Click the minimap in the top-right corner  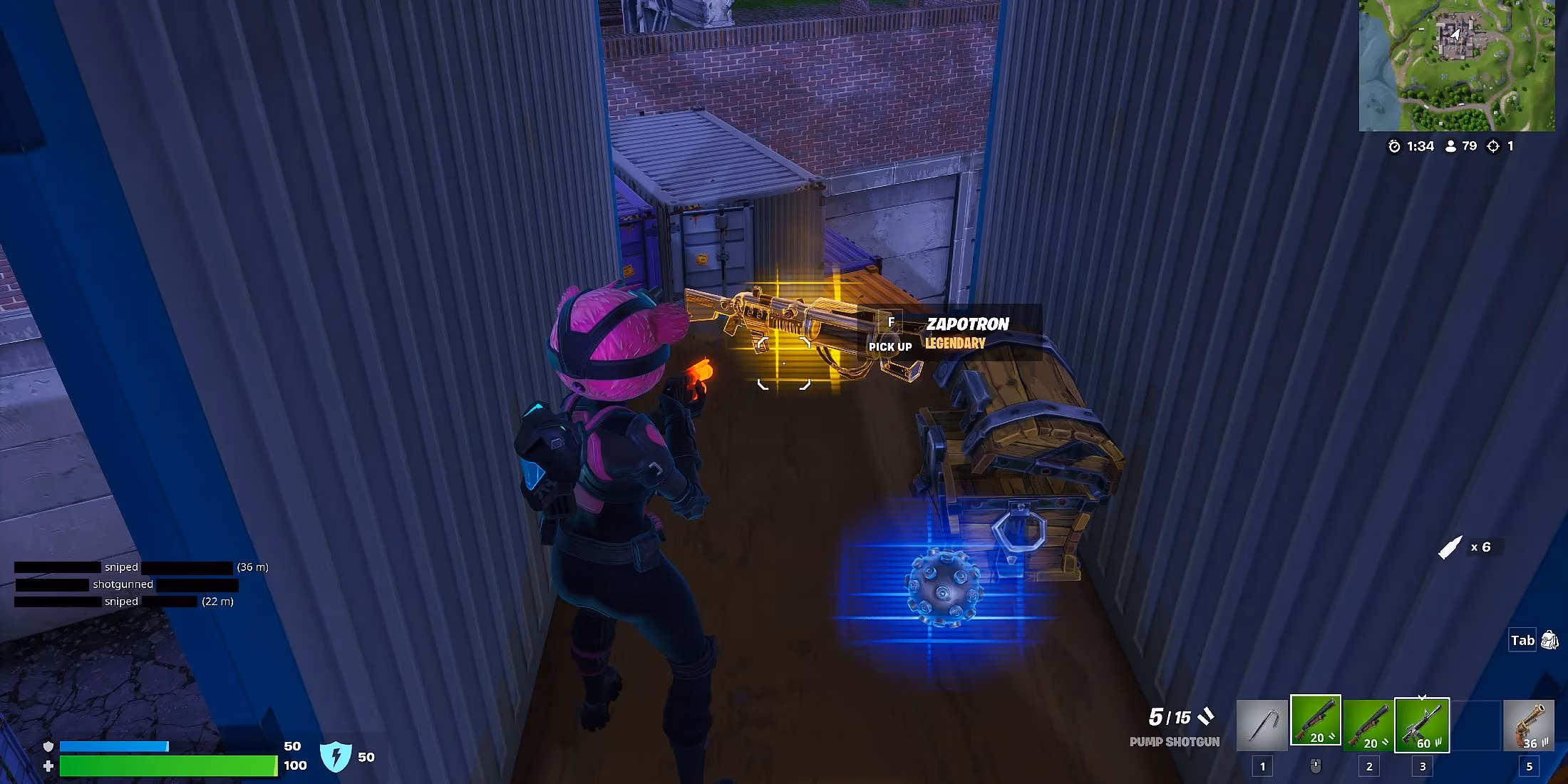[x=1458, y=64]
